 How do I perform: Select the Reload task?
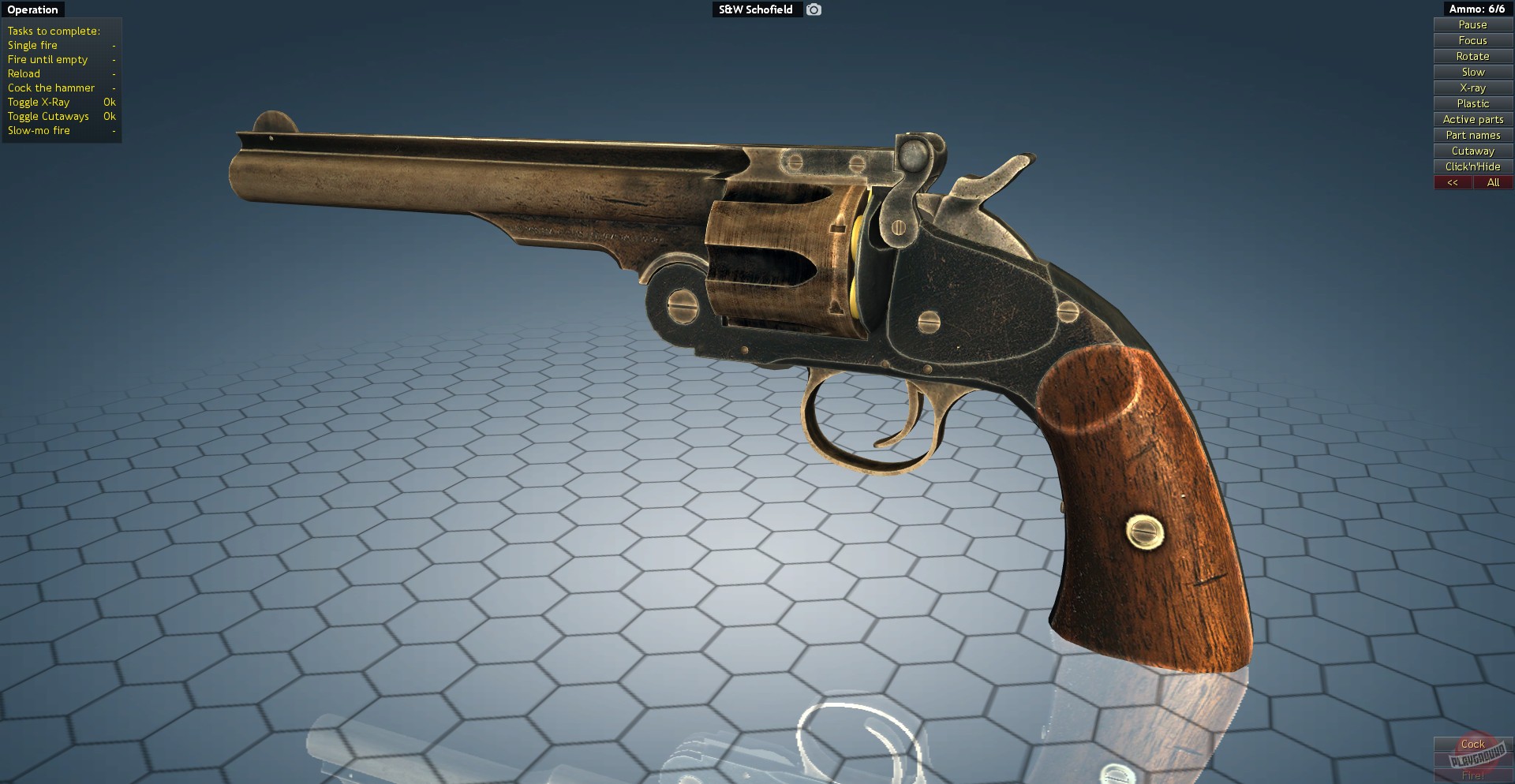pyautogui.click(x=24, y=73)
